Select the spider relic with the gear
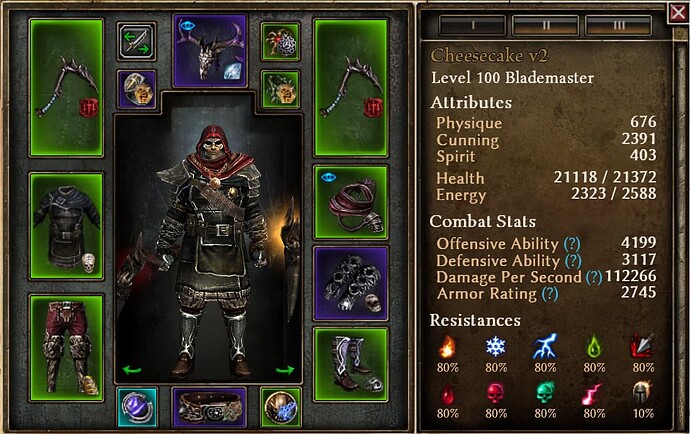Image resolution: width=690 pixels, height=434 pixels. click(x=281, y=41)
